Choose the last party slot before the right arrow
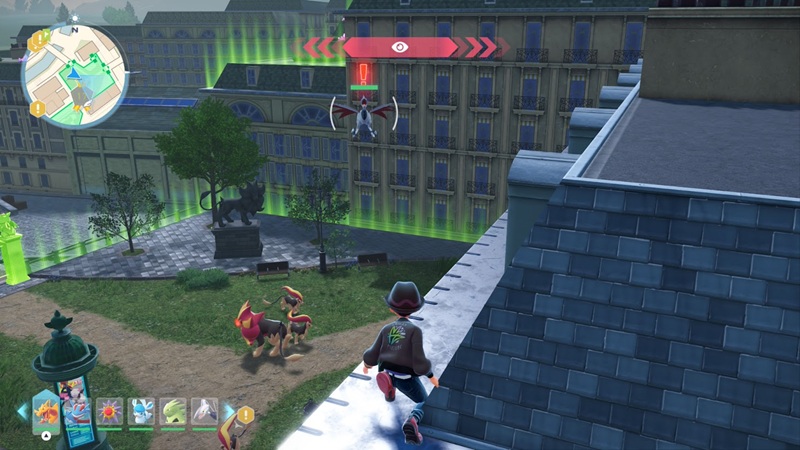Image resolution: width=800 pixels, height=450 pixels. 205,410
